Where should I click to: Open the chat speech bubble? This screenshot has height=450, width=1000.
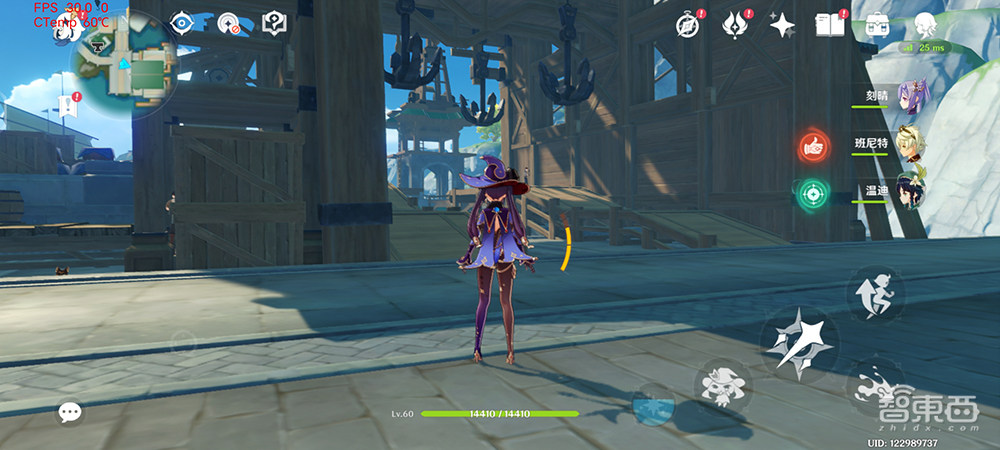69,411
